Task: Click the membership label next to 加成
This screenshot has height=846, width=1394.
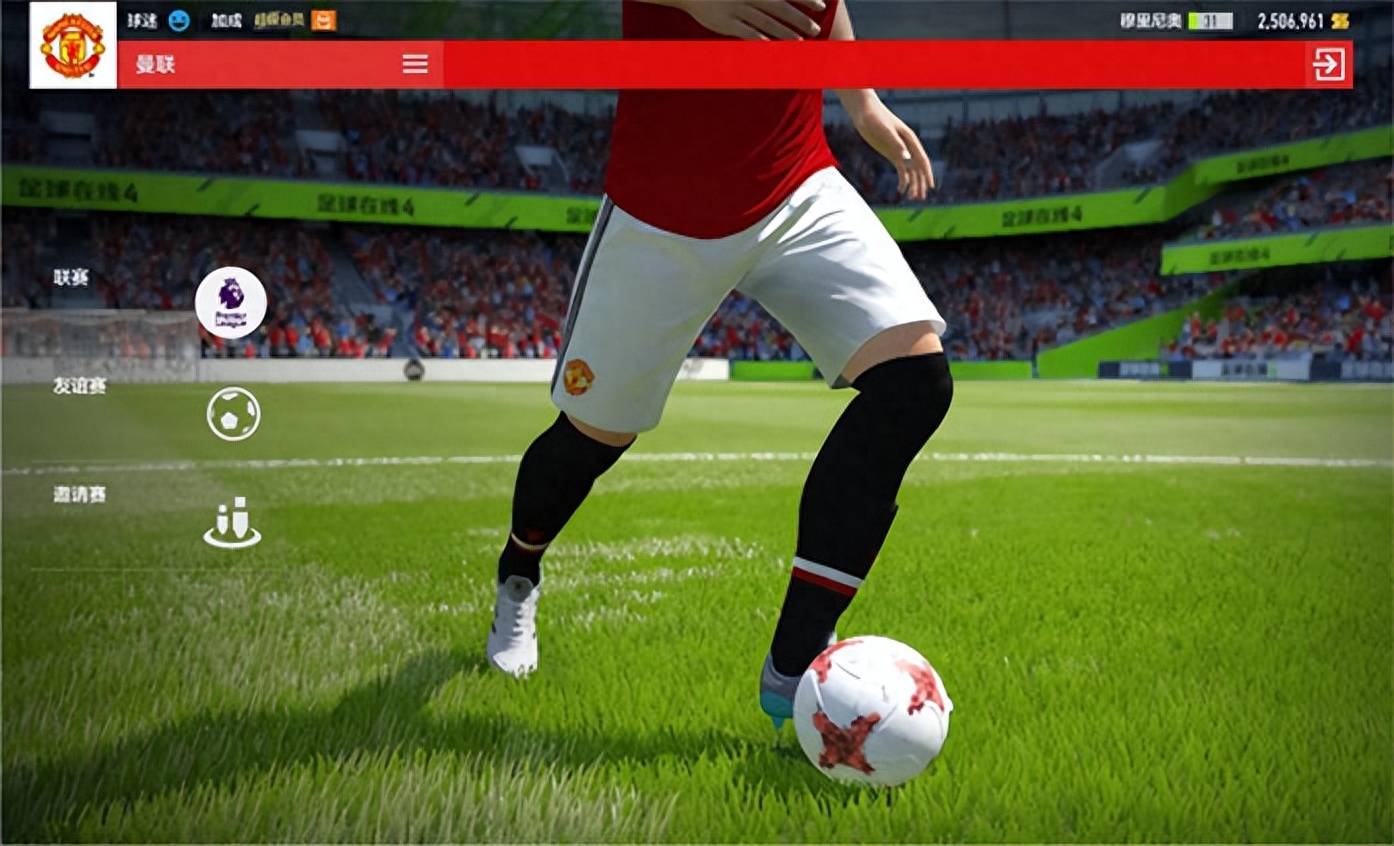Action: [x=281, y=20]
